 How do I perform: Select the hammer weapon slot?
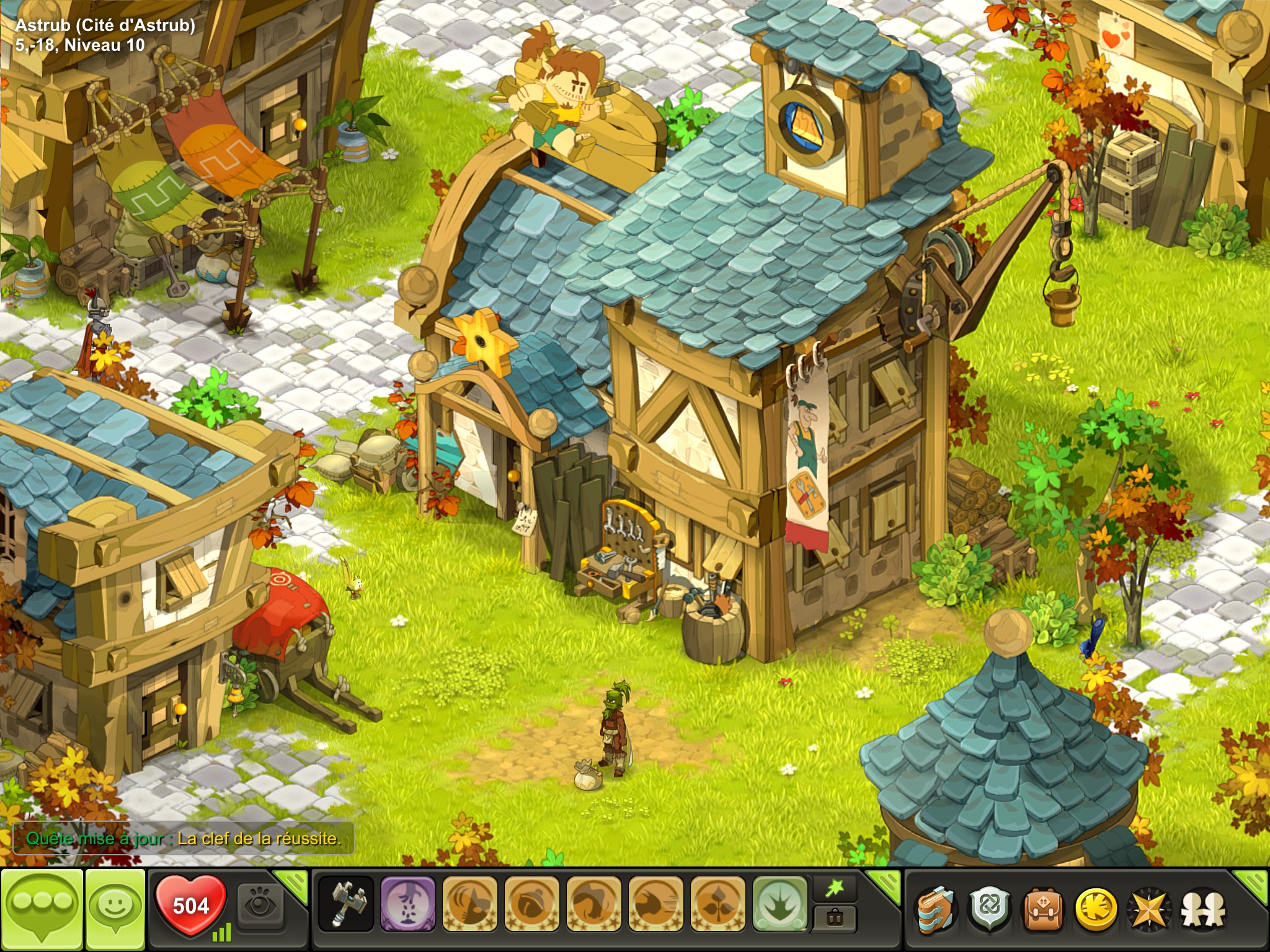345,904
